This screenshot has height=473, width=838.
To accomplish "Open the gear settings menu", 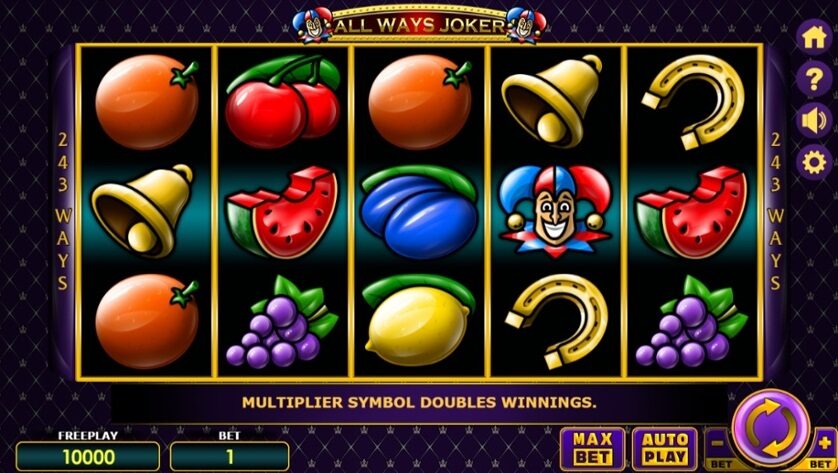I will tap(812, 161).
